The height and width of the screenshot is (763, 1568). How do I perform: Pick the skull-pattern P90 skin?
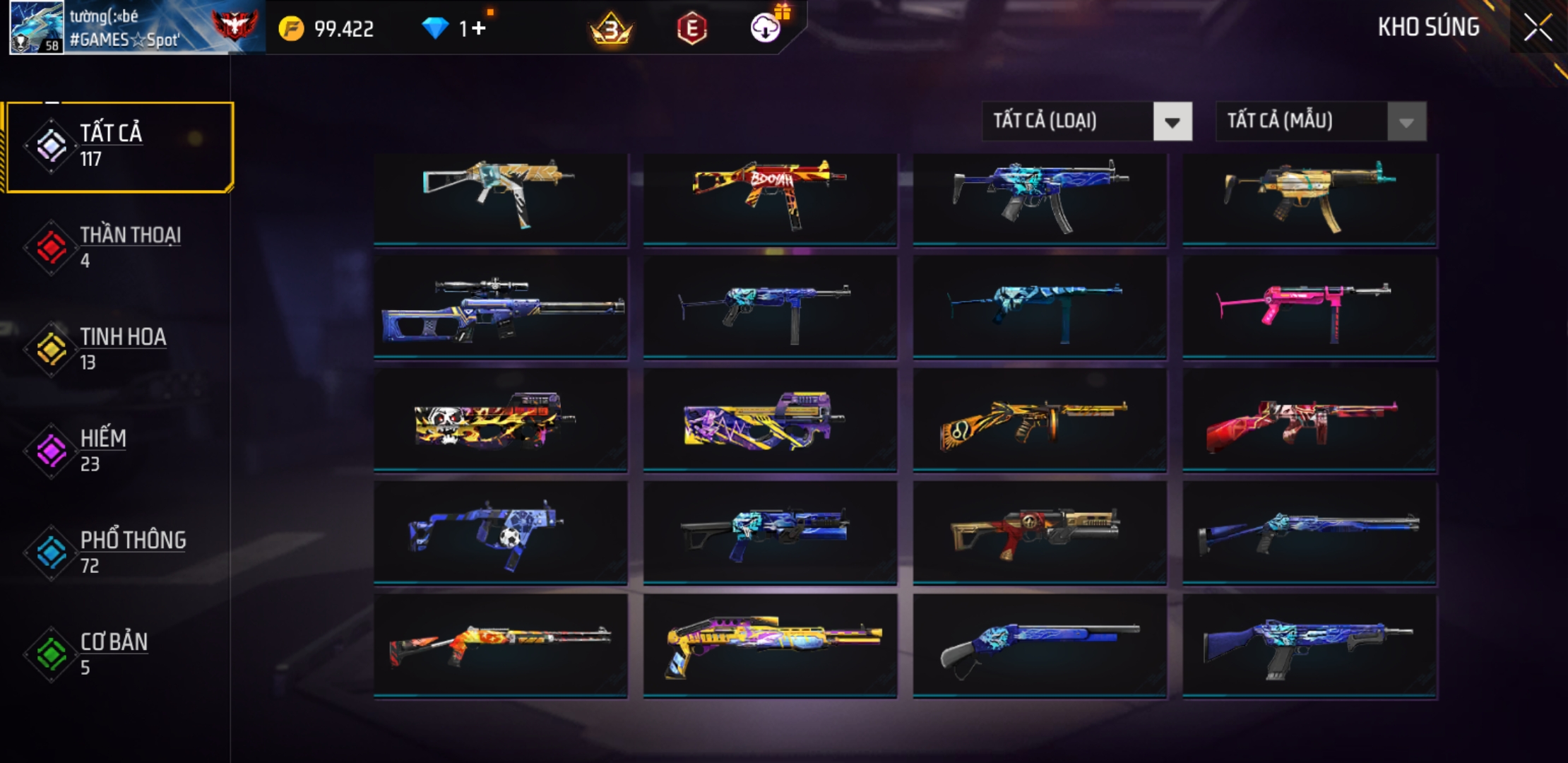(x=500, y=420)
